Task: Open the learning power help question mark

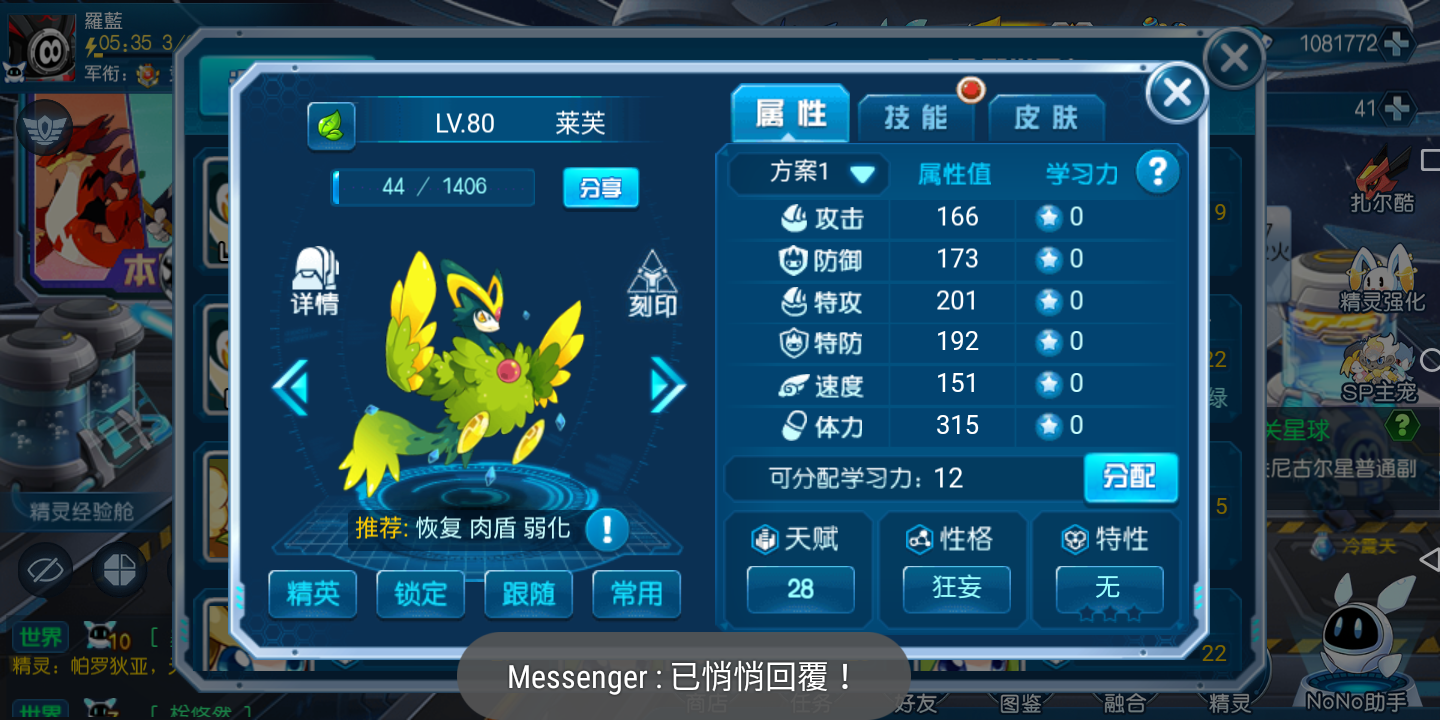Action: [1157, 172]
